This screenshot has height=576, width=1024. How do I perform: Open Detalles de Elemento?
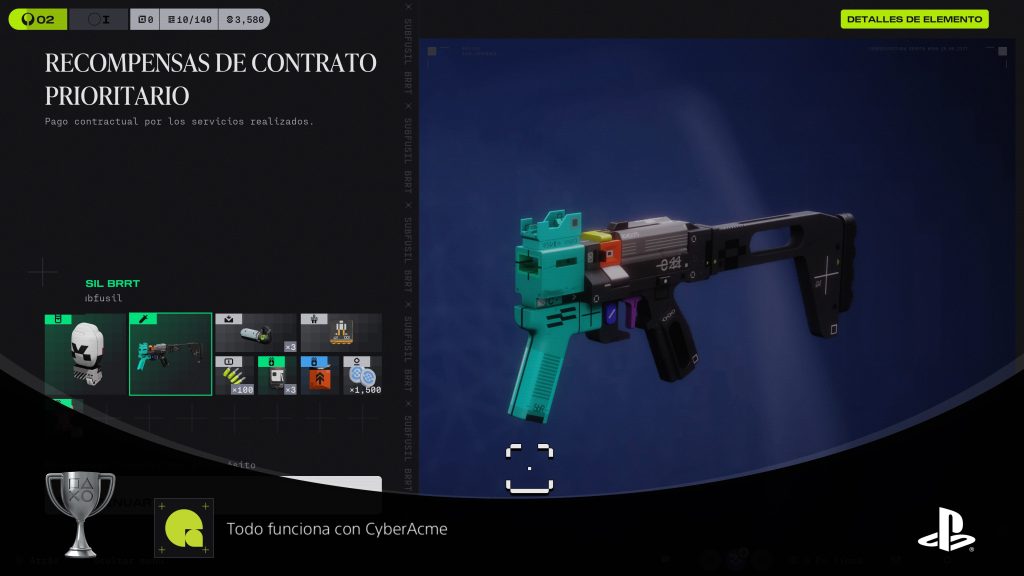914,19
